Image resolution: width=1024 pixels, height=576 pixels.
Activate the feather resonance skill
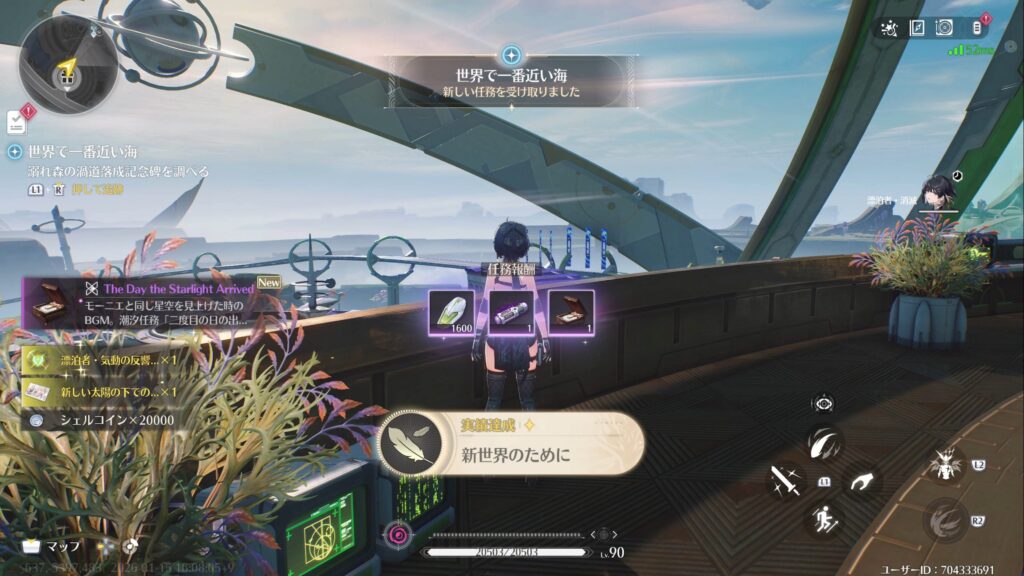(826, 442)
